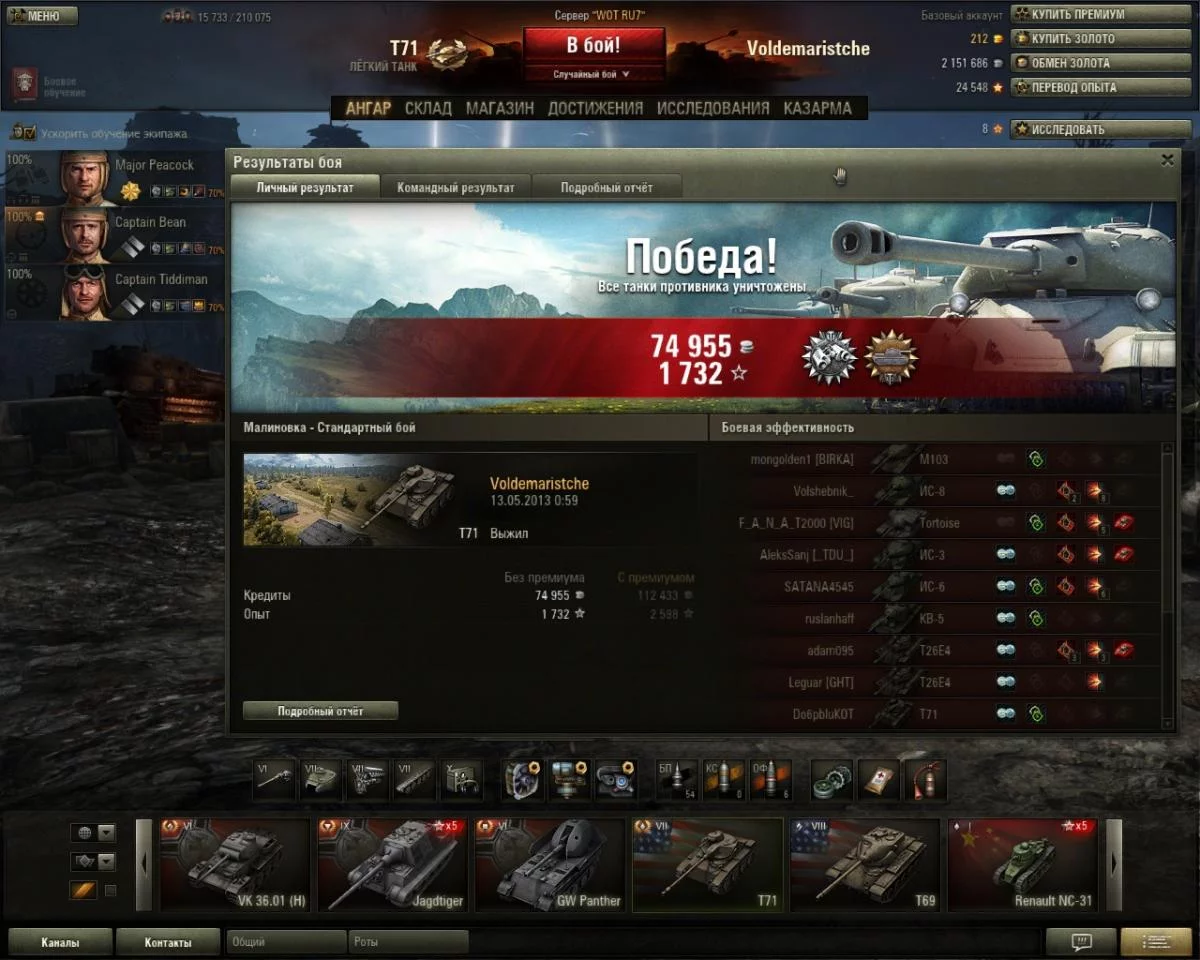Image resolution: width=1200 pixels, height=960 pixels.
Task: Go to the КАЗАРМА section
Action: point(817,108)
